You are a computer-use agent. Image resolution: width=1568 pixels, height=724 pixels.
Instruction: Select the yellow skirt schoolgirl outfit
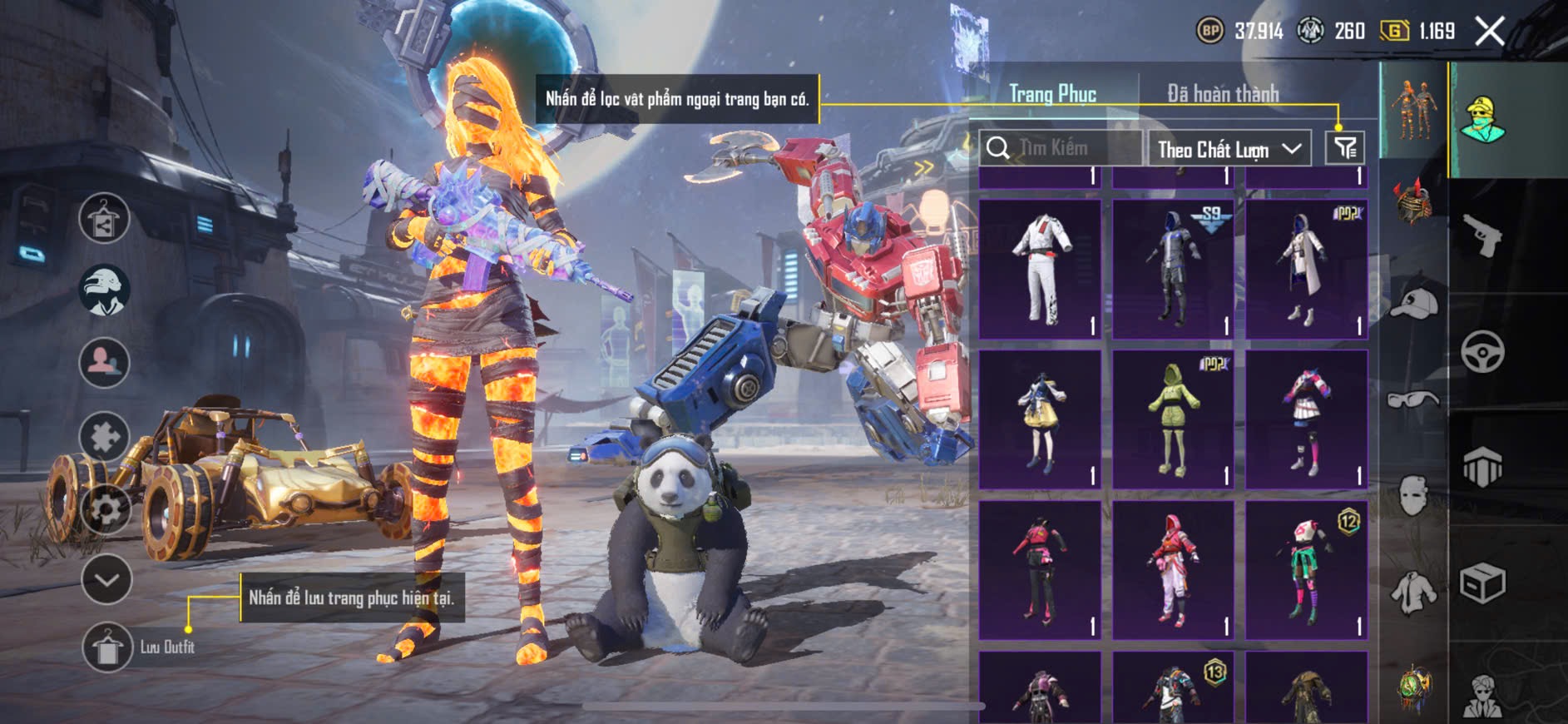(x=1040, y=419)
